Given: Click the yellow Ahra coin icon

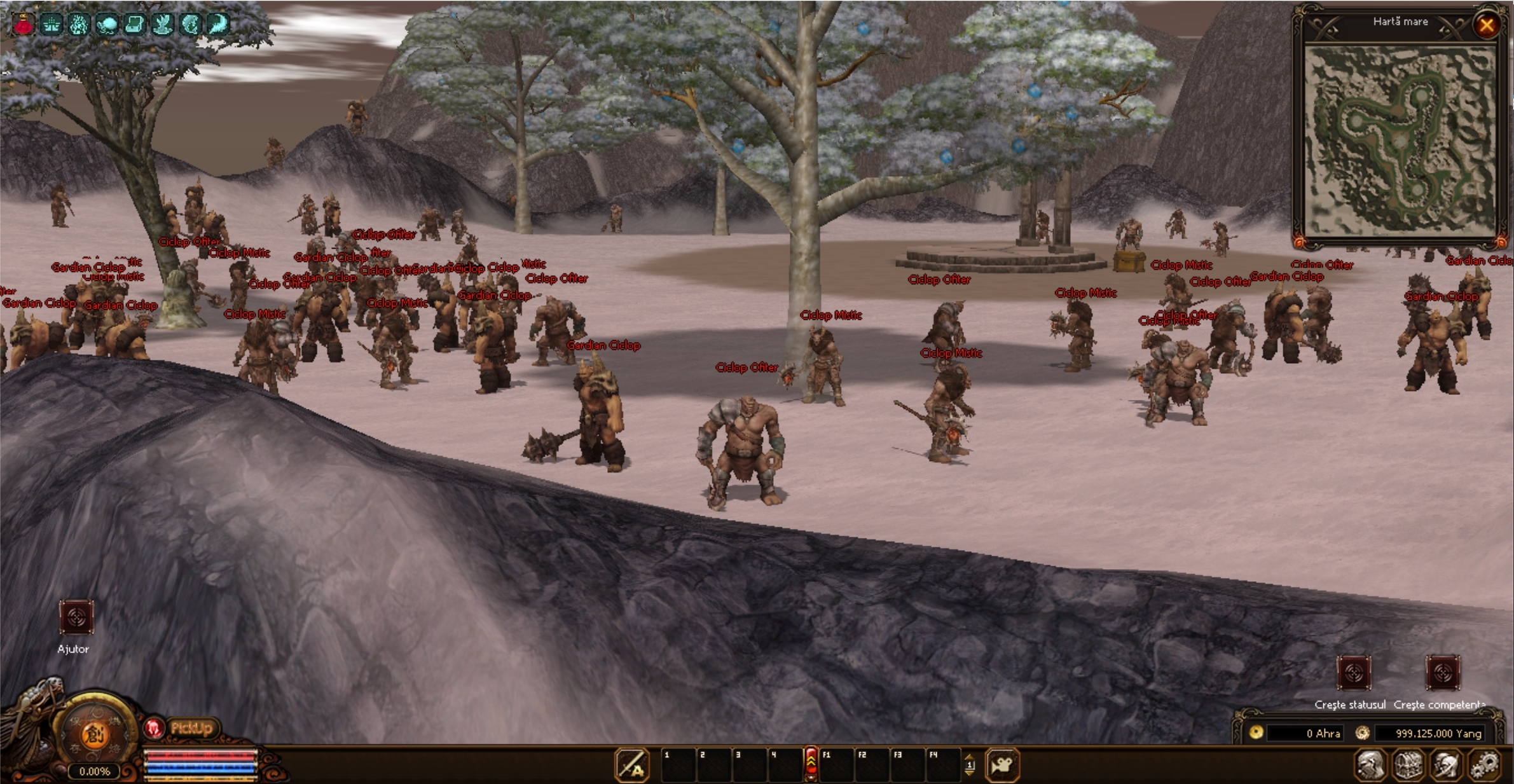Looking at the screenshot, I should (x=1255, y=732).
